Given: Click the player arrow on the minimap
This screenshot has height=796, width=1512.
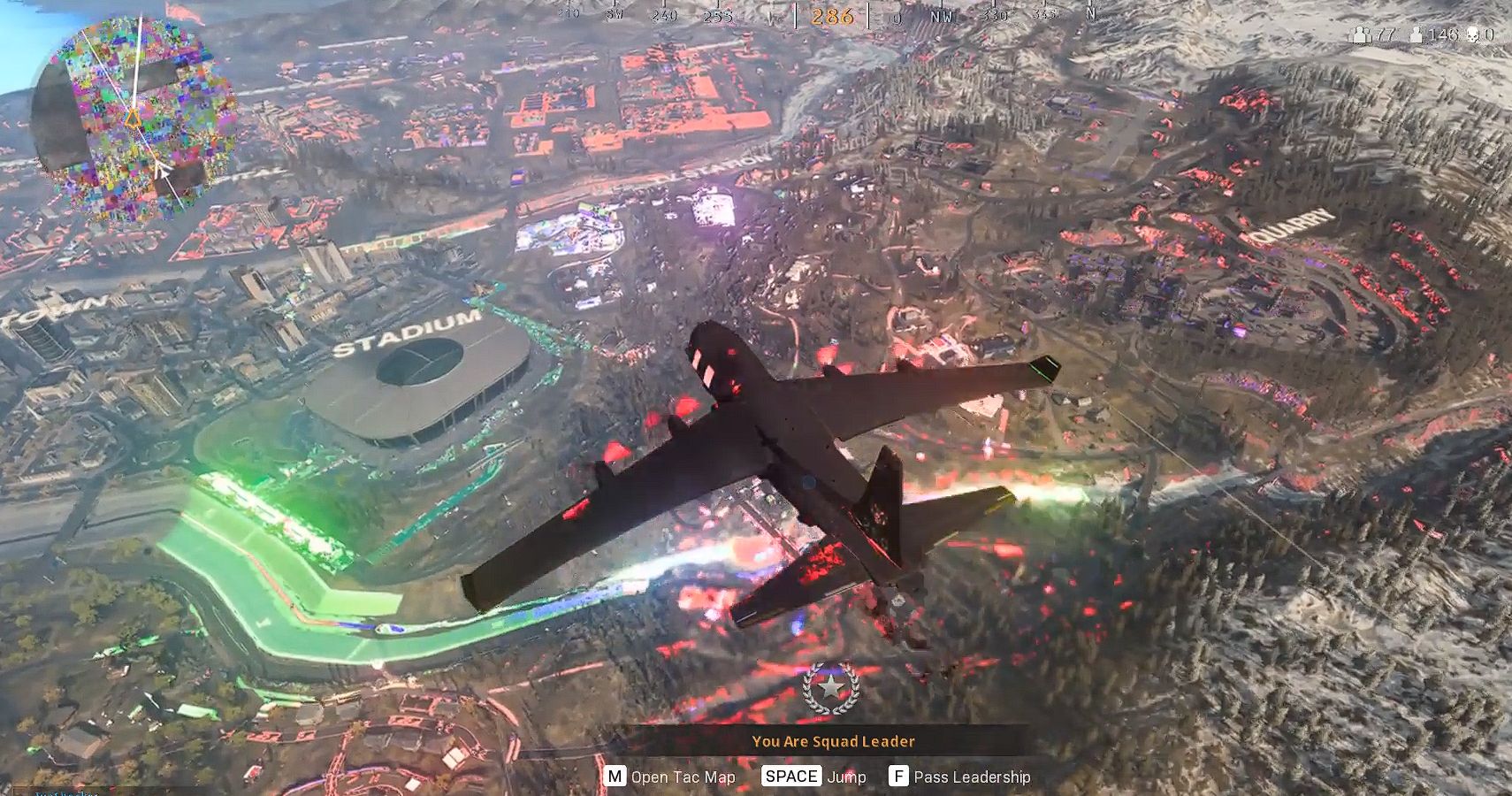Looking at the screenshot, I should 162,171.
